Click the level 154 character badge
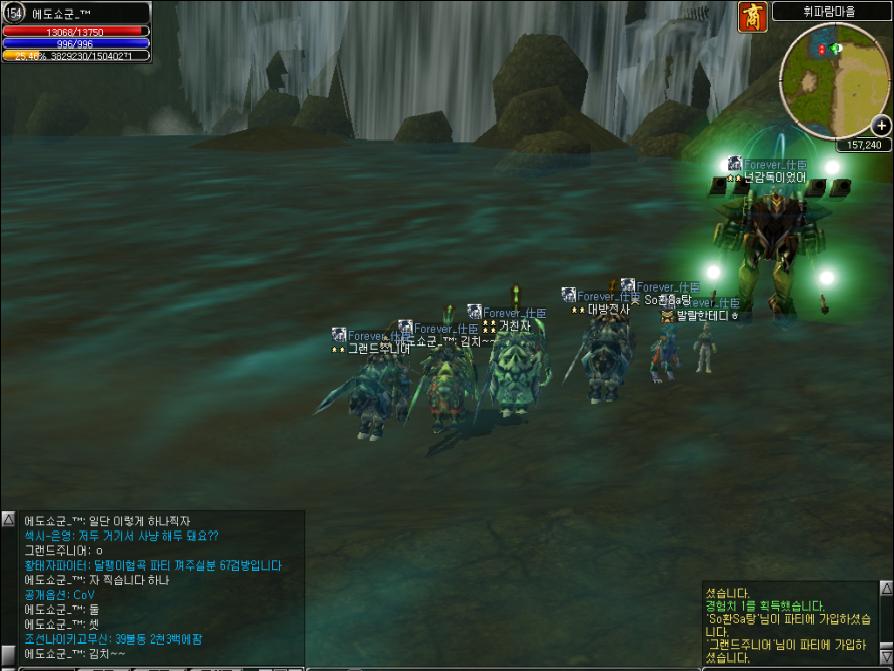 click(x=15, y=12)
